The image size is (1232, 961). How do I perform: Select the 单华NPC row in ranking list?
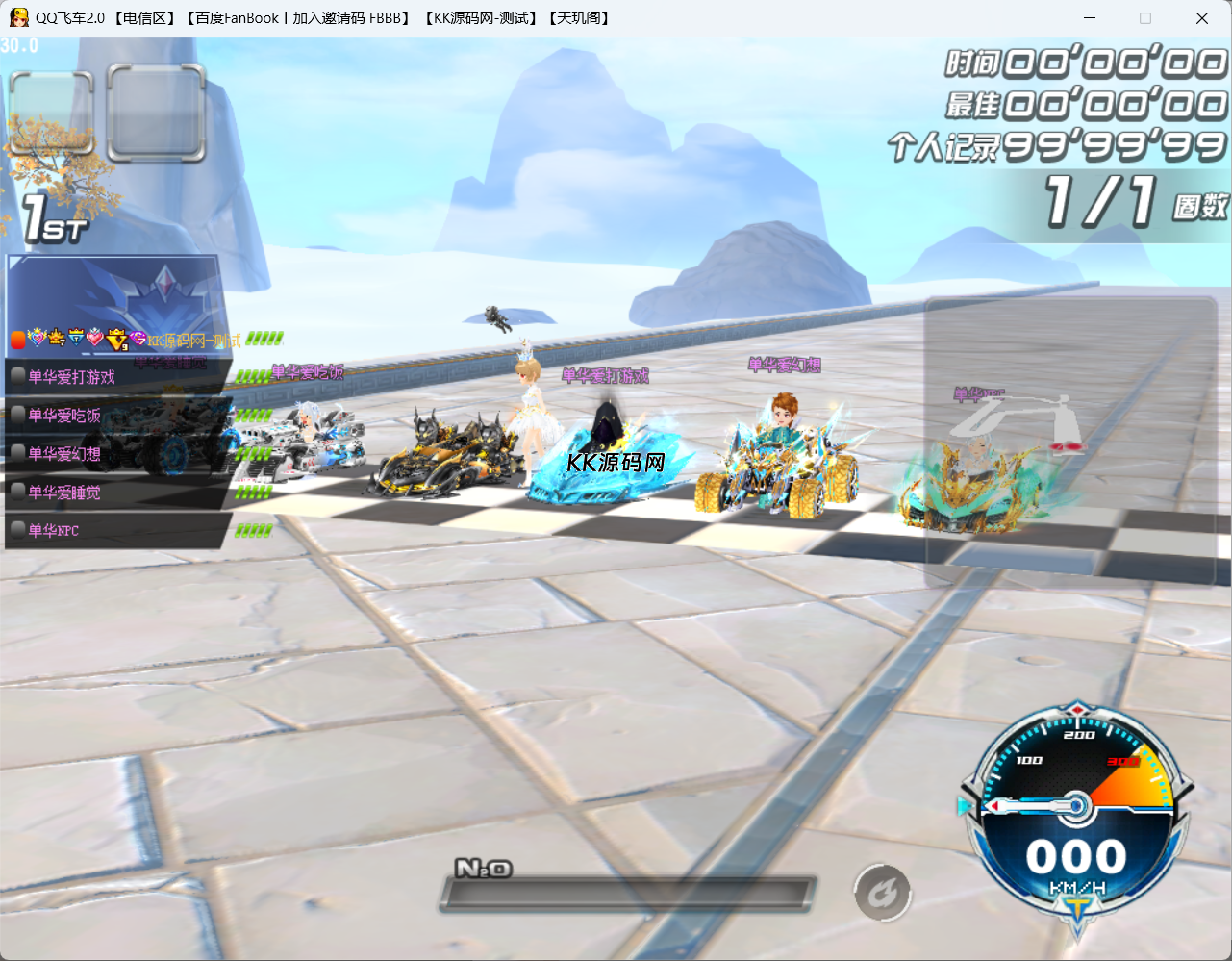[x=115, y=530]
